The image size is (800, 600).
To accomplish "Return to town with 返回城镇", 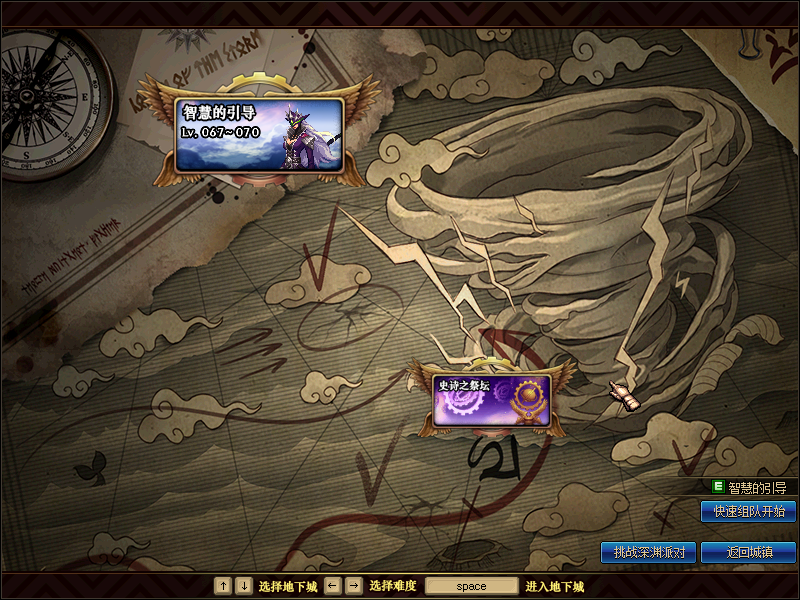I will (x=748, y=552).
